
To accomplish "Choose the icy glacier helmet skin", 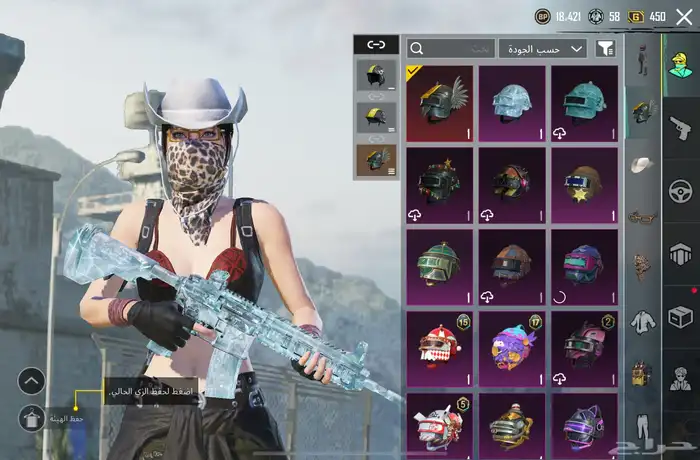I will pos(512,104).
